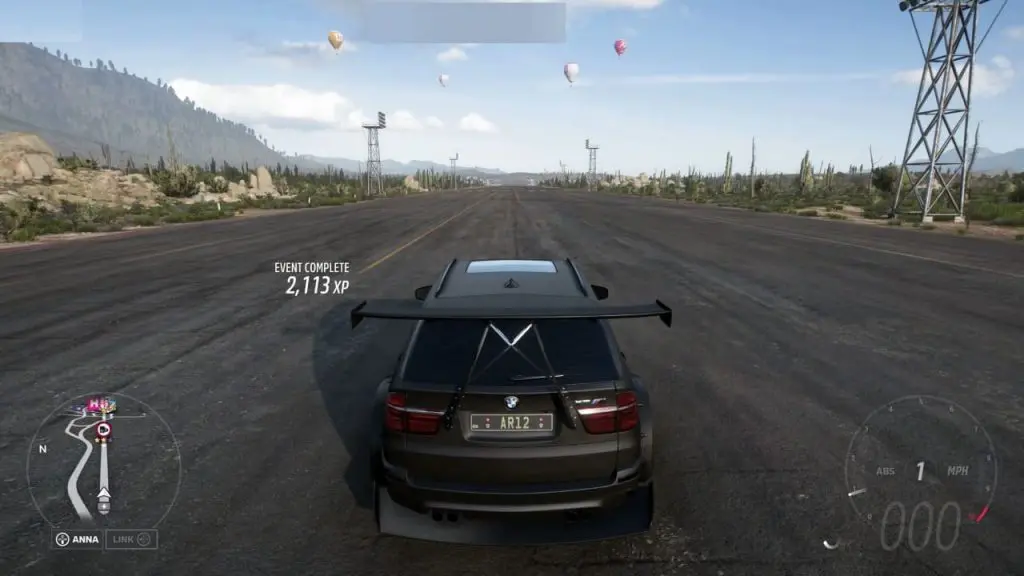
Task: Select the Horizon festival marker on minimap
Action: pyautogui.click(x=98, y=405)
